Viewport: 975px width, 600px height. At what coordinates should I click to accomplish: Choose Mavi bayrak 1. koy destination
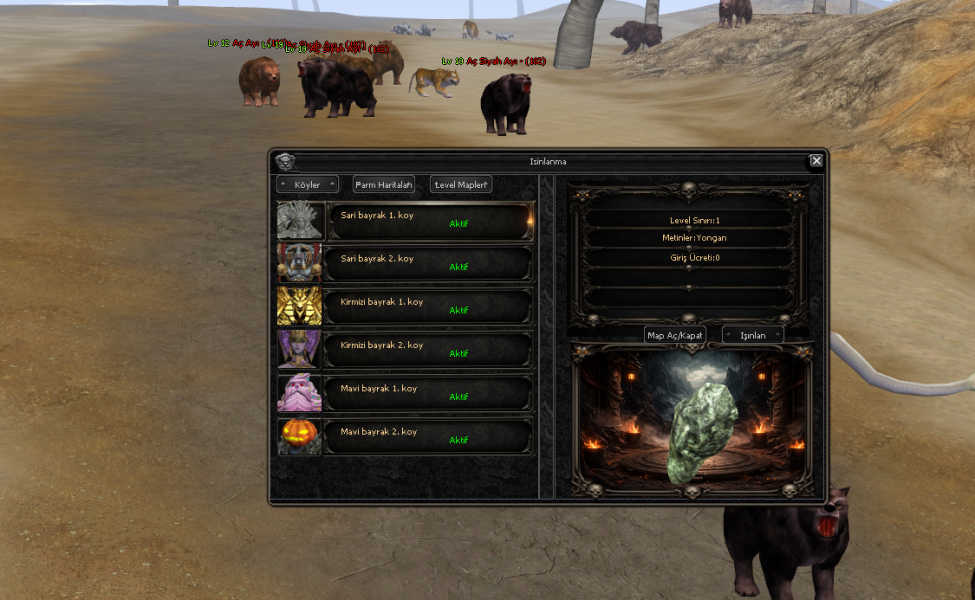(x=430, y=393)
